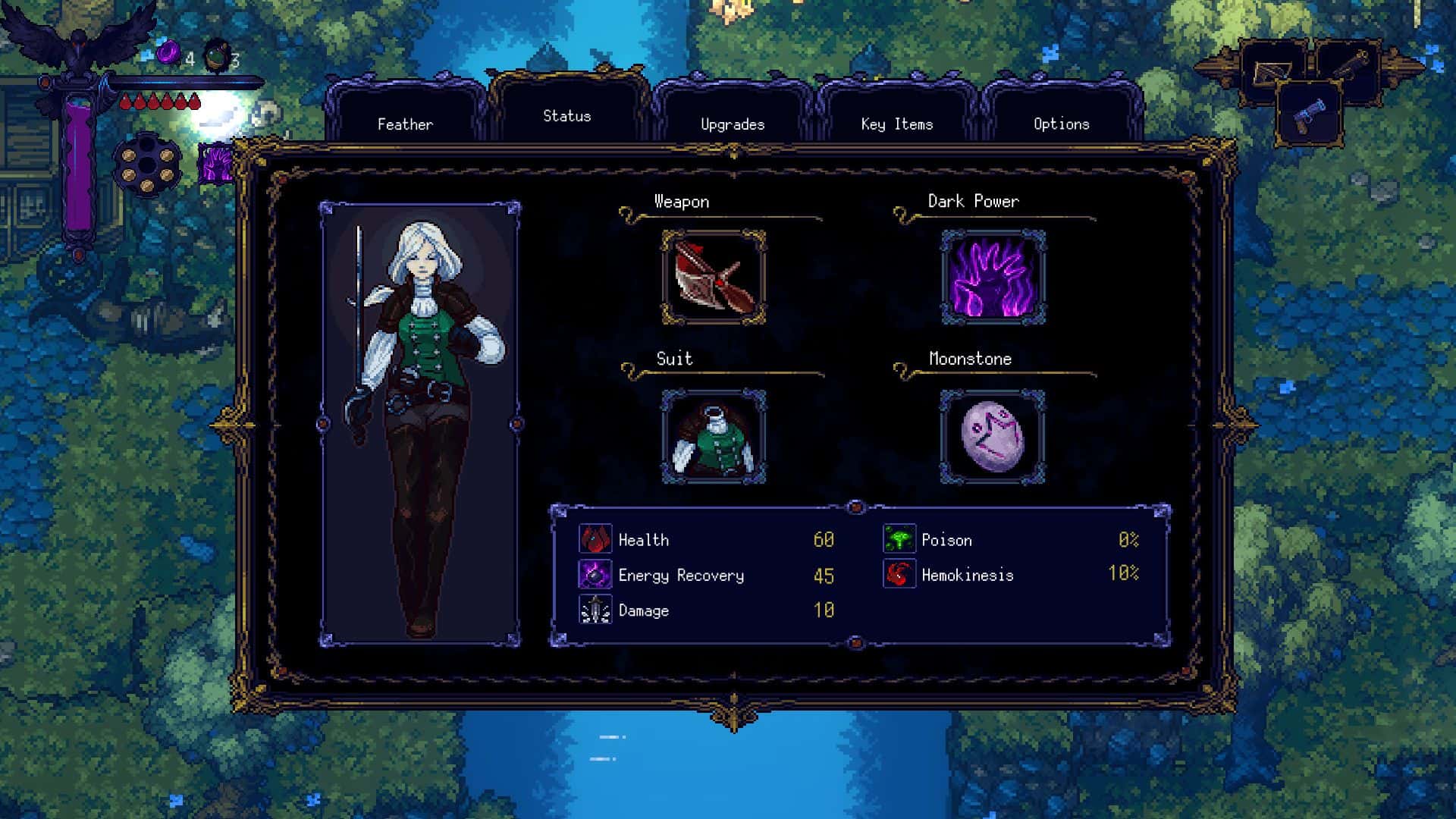Viewport: 1456px width, 819px height.
Task: Select the Moonstone equipment icon
Action: [x=992, y=438]
